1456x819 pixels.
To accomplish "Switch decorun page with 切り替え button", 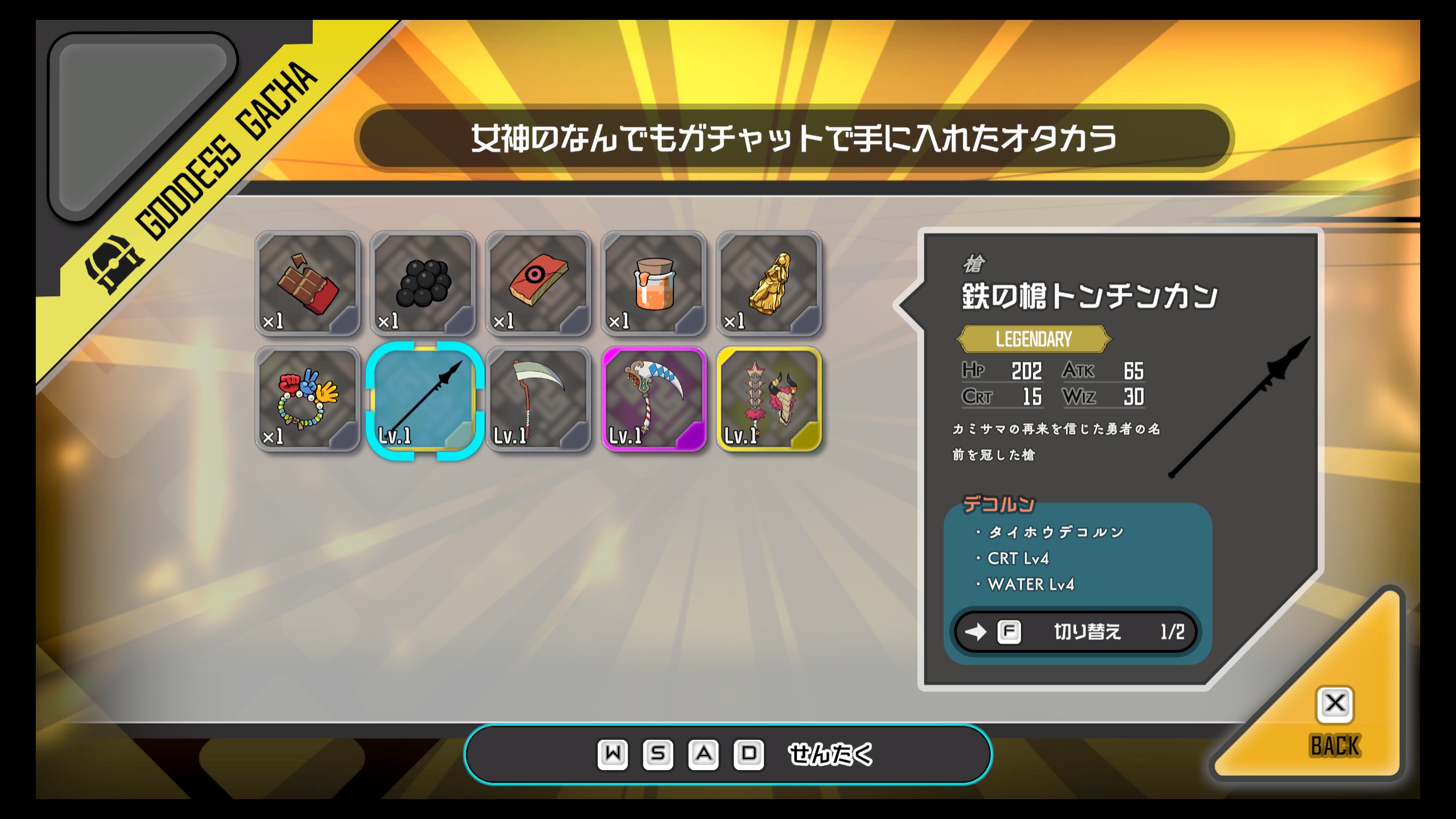I will pyautogui.click(x=1076, y=632).
